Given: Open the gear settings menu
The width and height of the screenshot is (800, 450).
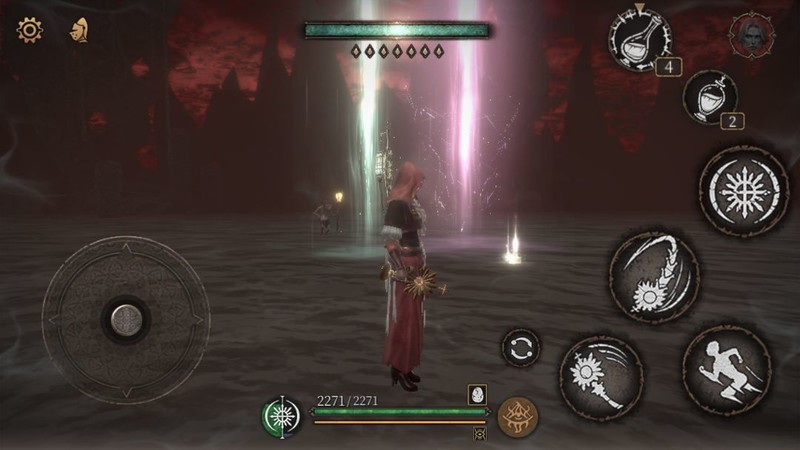Looking at the screenshot, I should point(29,30).
